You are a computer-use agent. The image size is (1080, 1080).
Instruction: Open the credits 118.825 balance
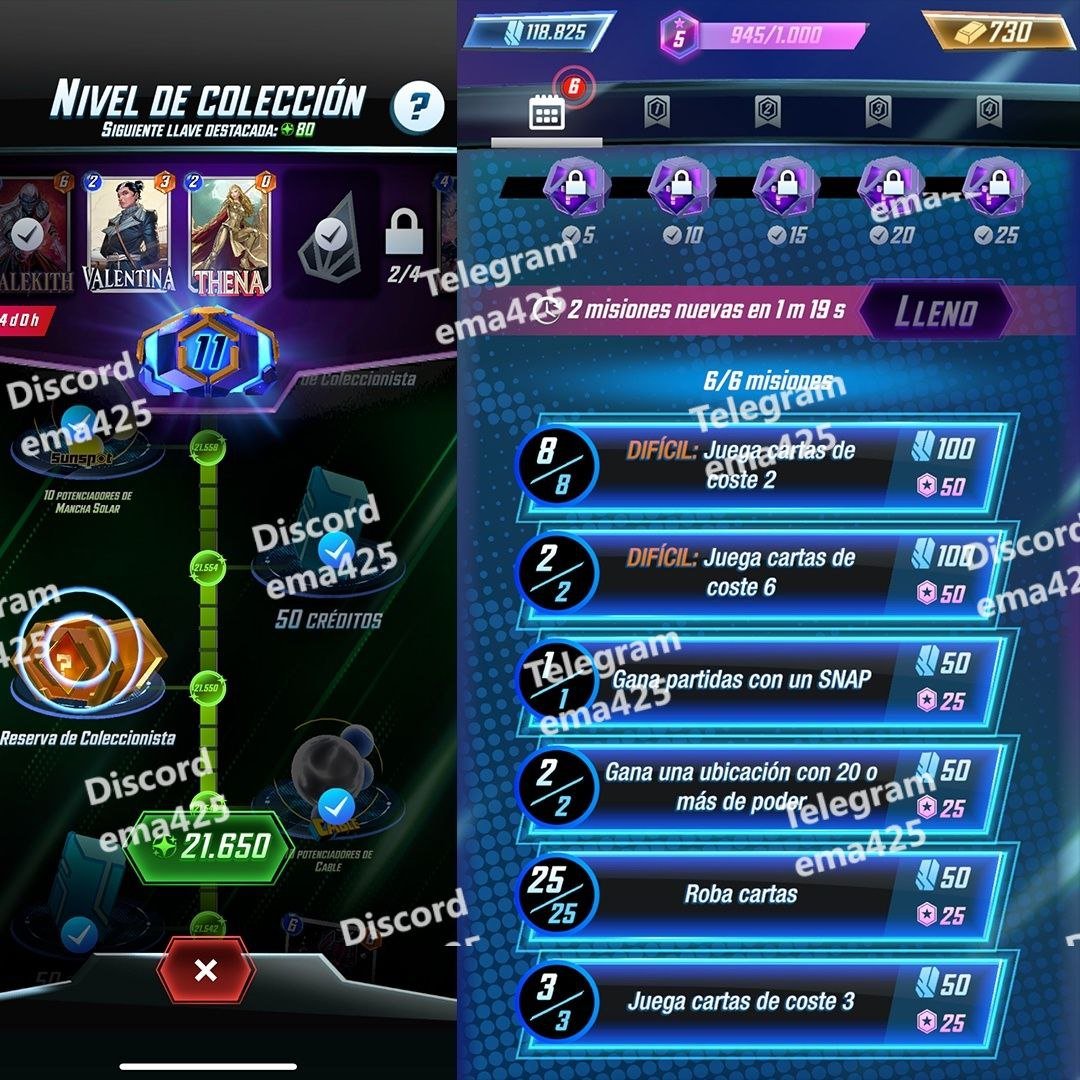pyautogui.click(x=542, y=33)
